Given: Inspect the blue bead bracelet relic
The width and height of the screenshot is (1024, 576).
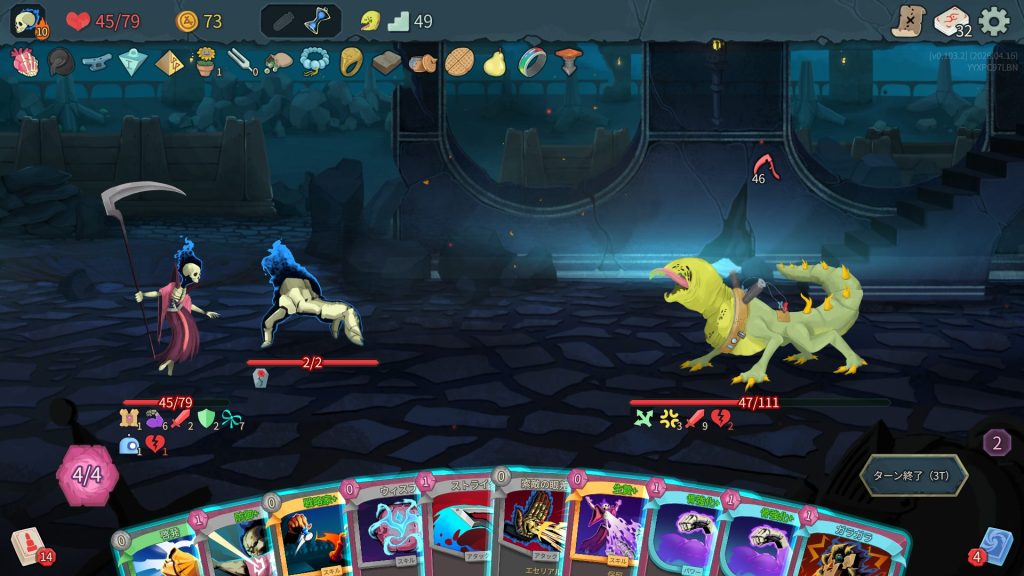Looking at the screenshot, I should pos(314,62).
